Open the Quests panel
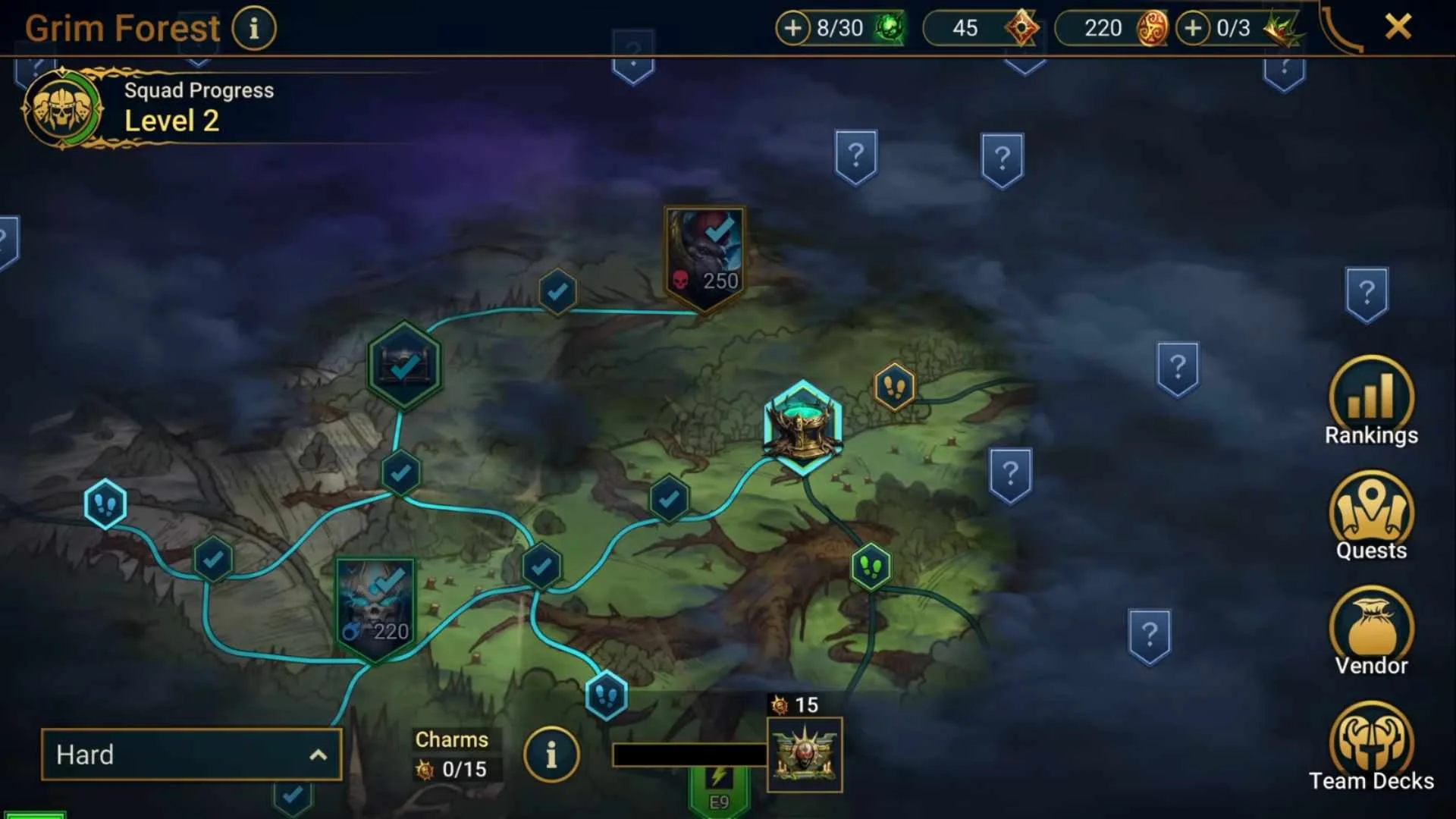The width and height of the screenshot is (1456, 819). (x=1371, y=516)
